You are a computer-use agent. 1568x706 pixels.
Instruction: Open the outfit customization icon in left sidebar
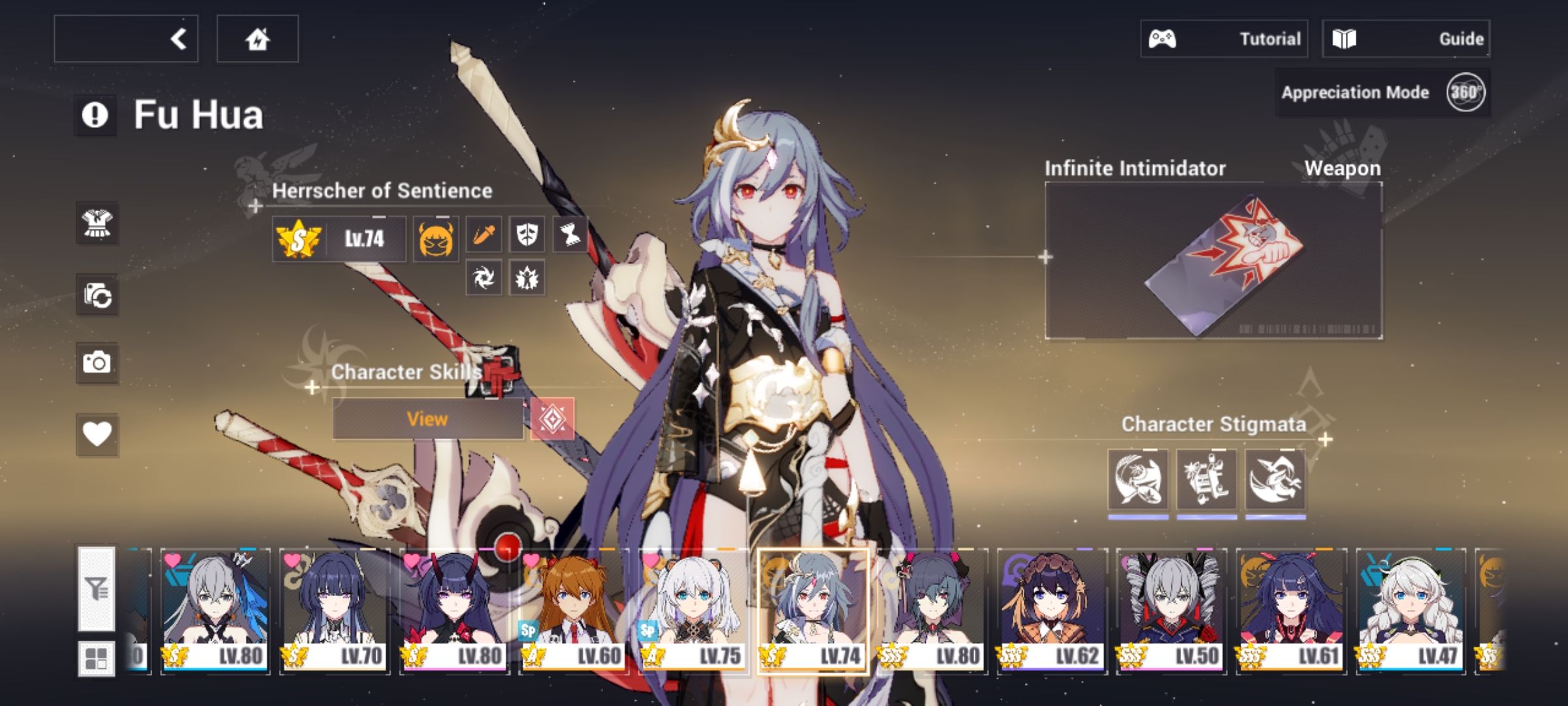(97, 222)
